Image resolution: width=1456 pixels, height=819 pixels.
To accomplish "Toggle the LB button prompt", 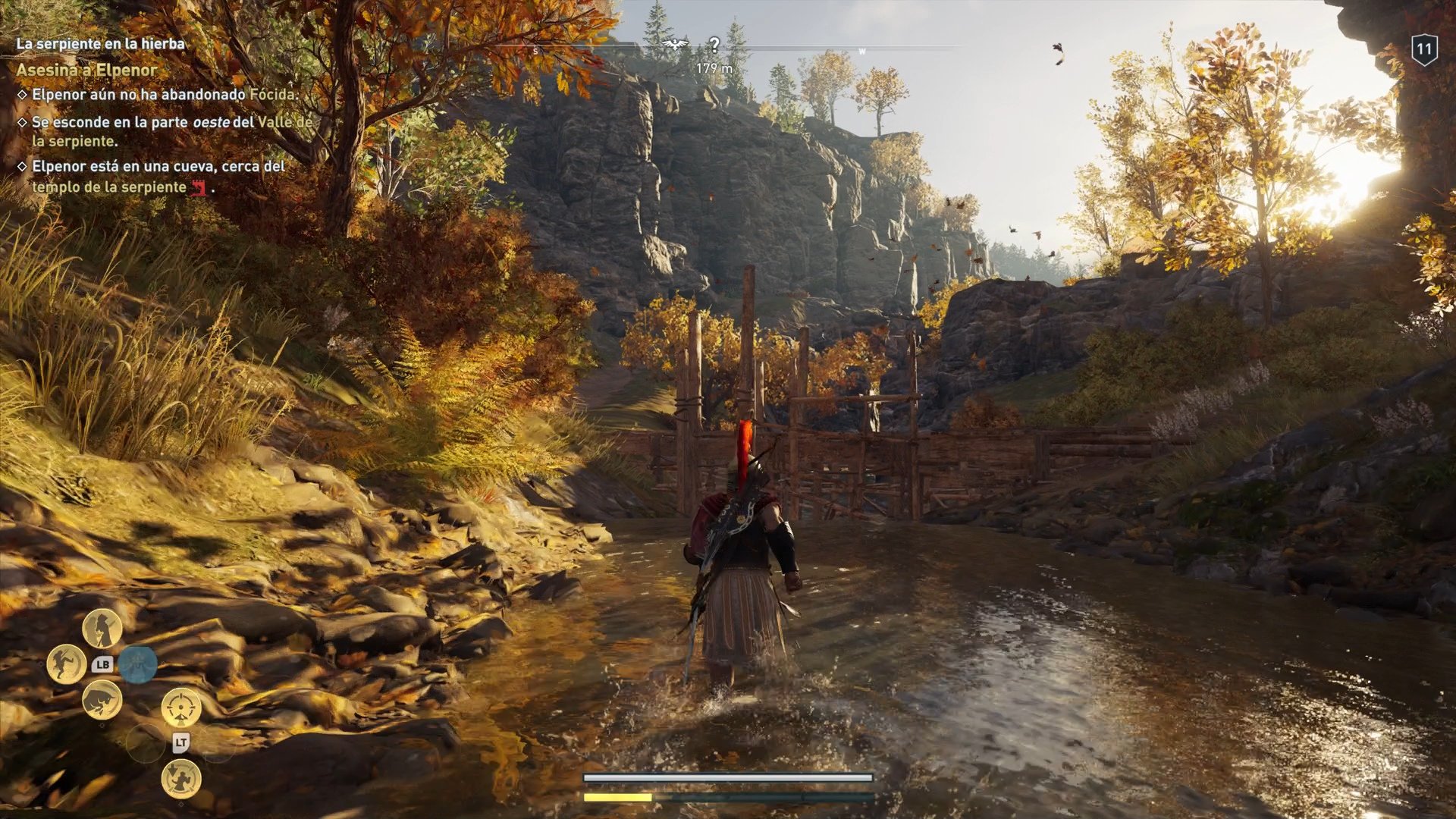I will tap(103, 664).
